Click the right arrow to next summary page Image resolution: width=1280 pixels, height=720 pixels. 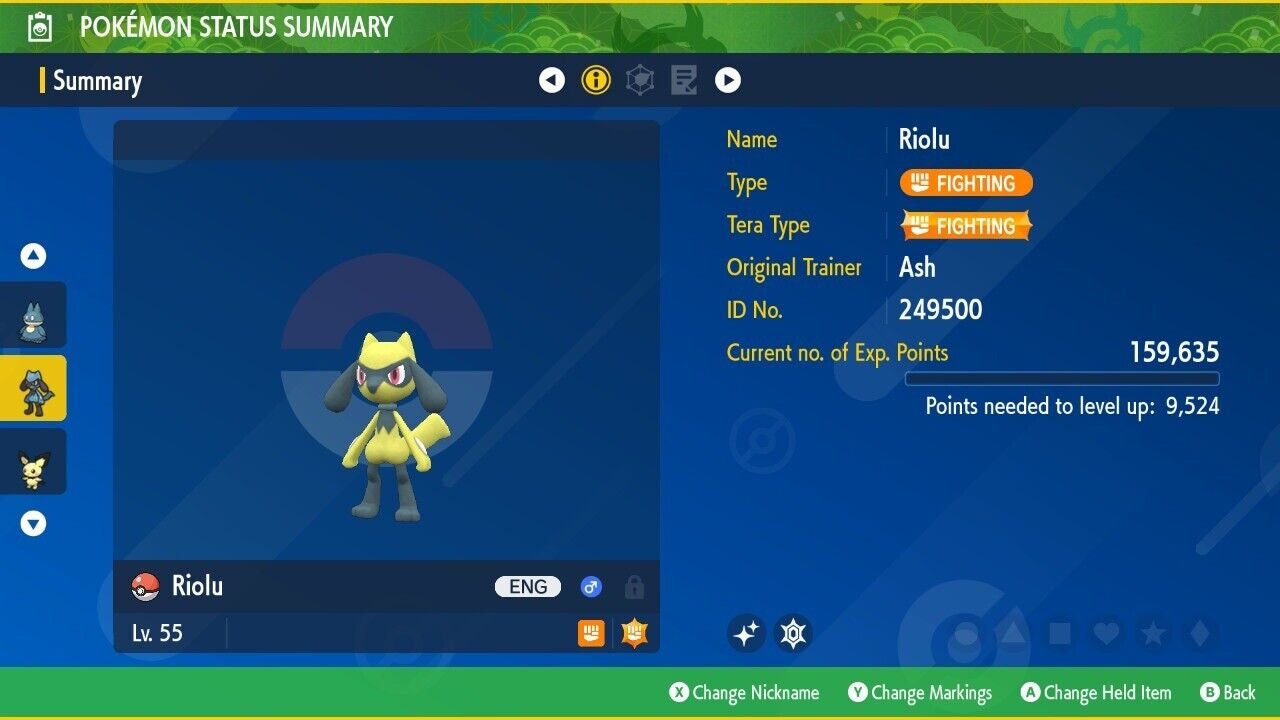730,79
